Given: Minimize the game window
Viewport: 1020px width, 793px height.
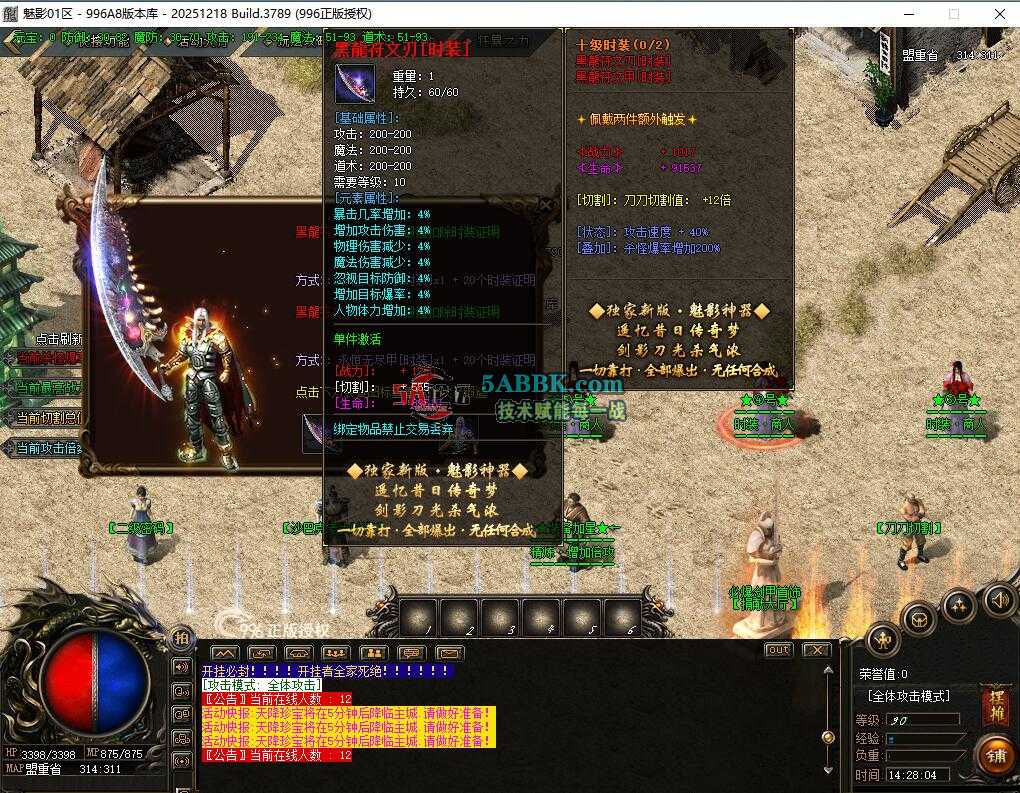Looking at the screenshot, I should (x=909, y=14).
